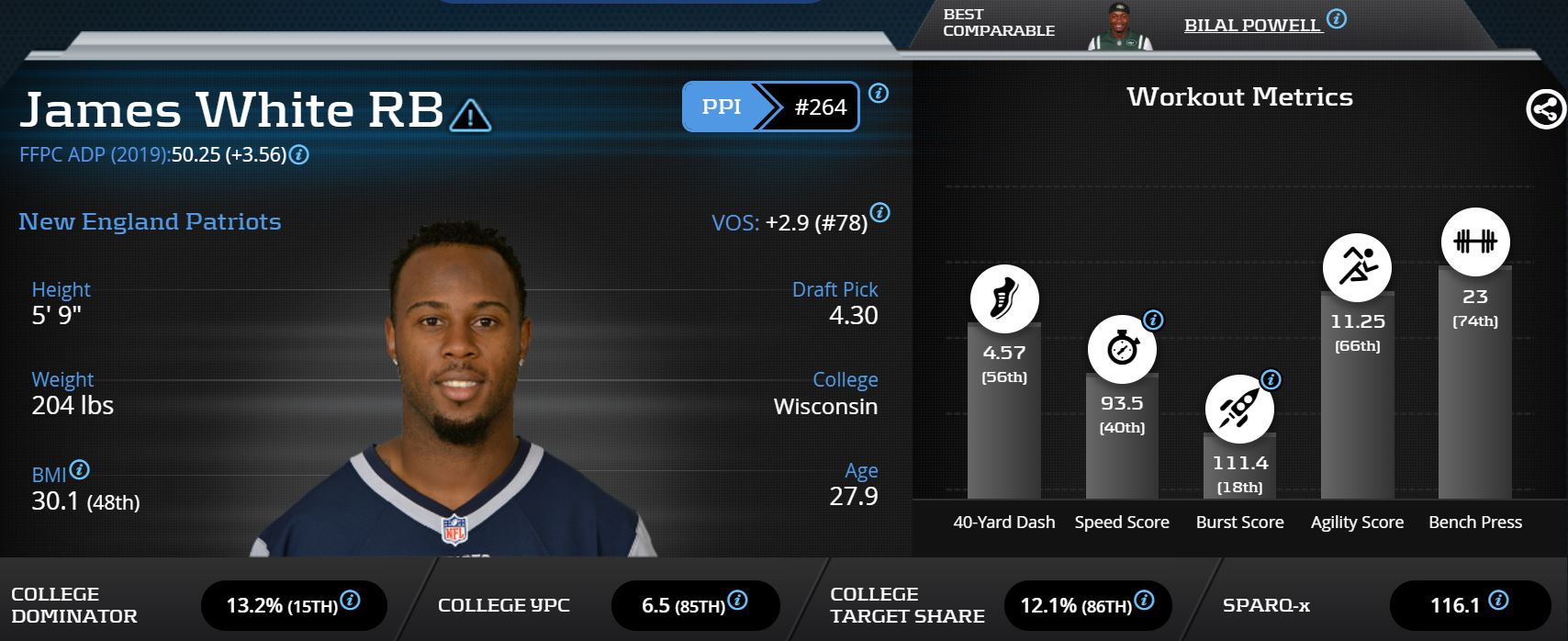
Task: Show info on the Speed Score metric
Action: click(x=1153, y=320)
